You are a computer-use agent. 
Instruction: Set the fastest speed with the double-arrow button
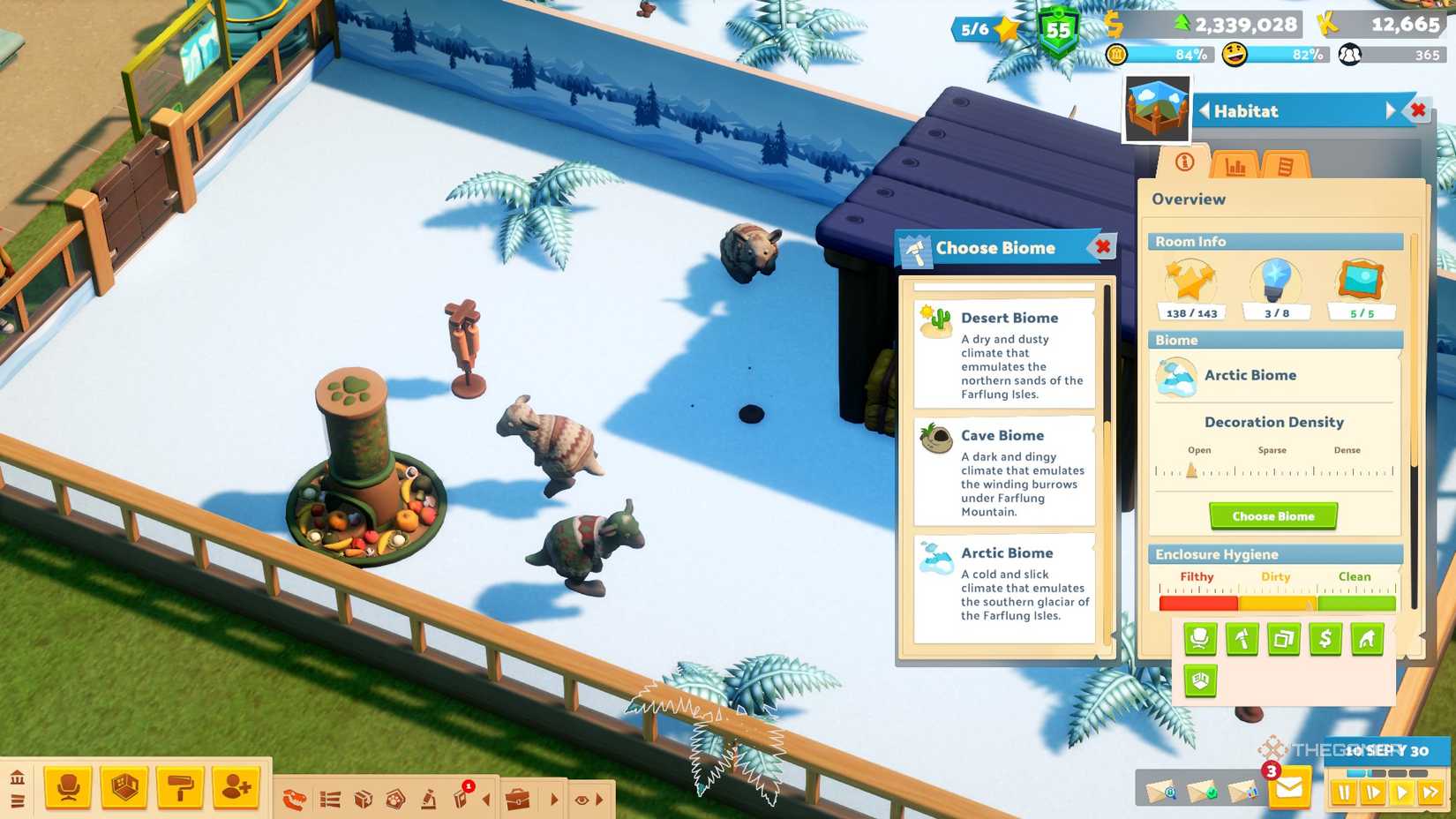coord(1430,793)
